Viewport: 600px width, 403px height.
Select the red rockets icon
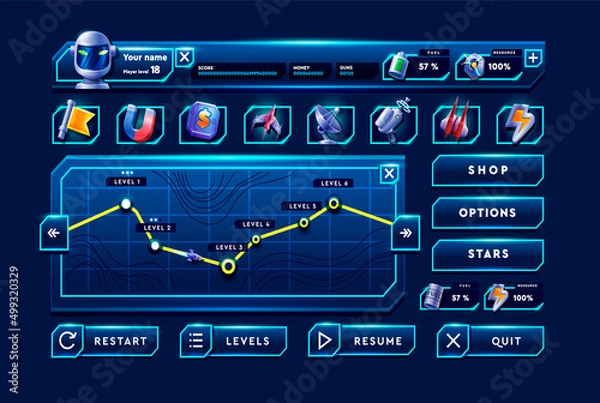coord(455,123)
